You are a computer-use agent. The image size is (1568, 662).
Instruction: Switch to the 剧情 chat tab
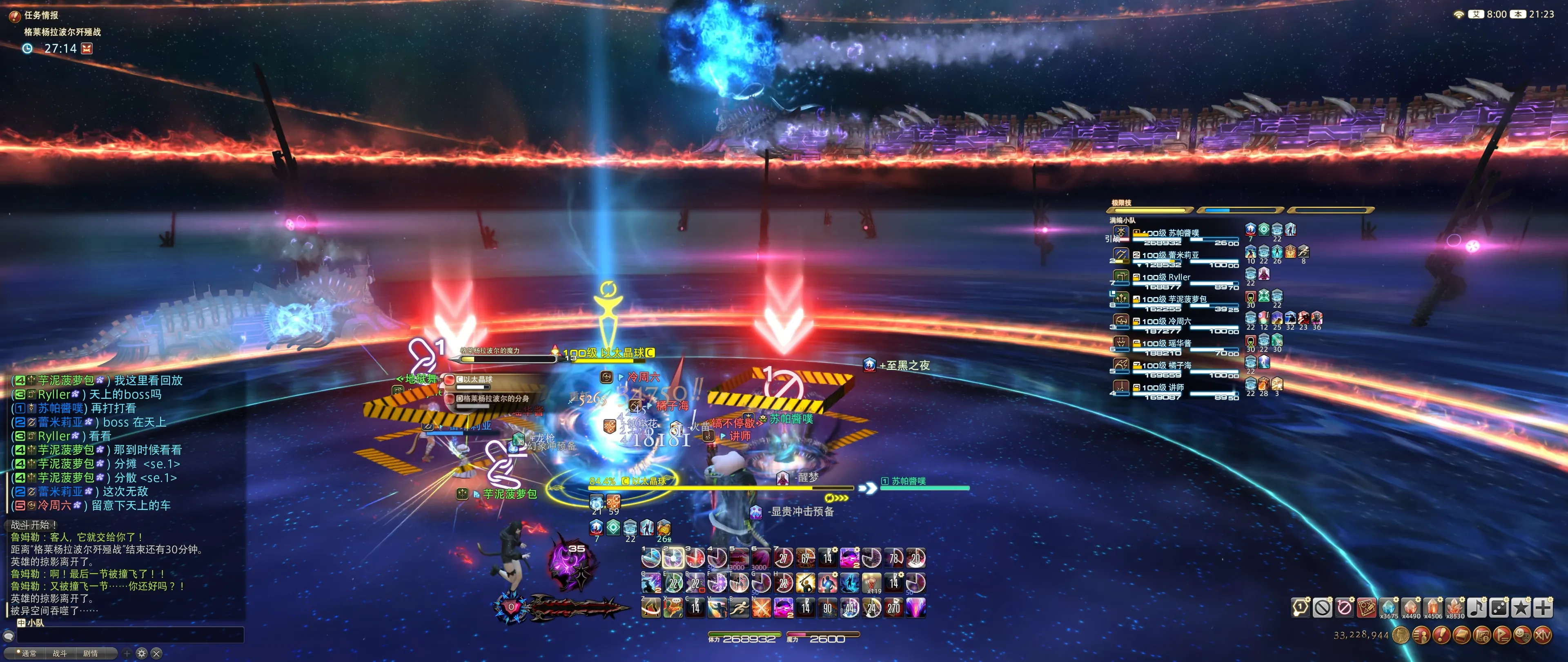coord(90,653)
